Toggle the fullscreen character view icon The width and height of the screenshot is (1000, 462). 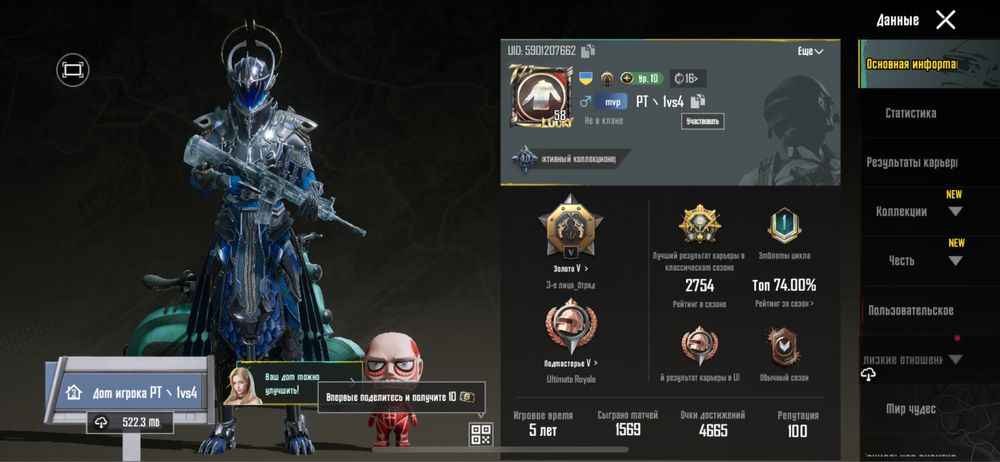tap(72, 69)
